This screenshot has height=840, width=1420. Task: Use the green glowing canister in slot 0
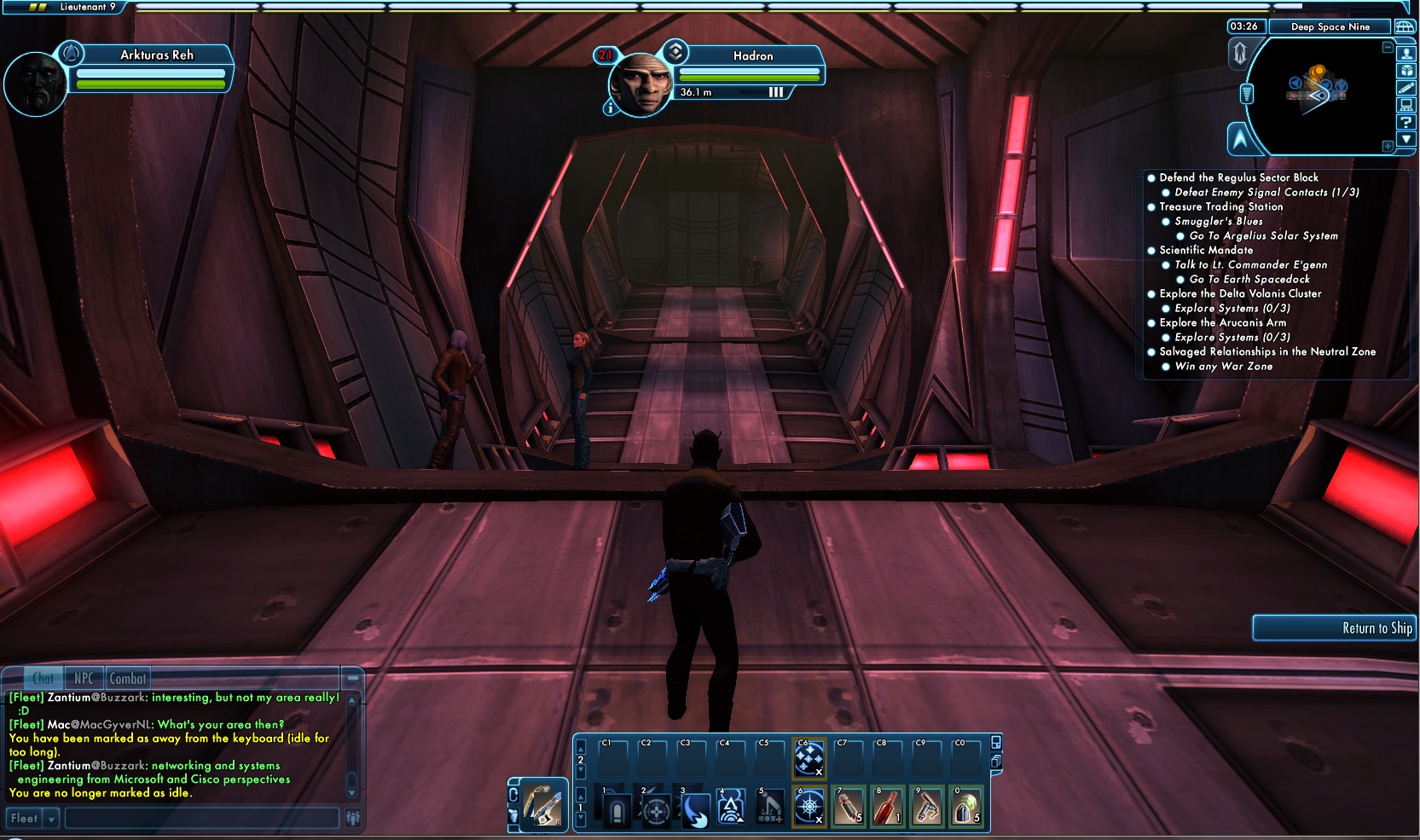pyautogui.click(x=965, y=807)
